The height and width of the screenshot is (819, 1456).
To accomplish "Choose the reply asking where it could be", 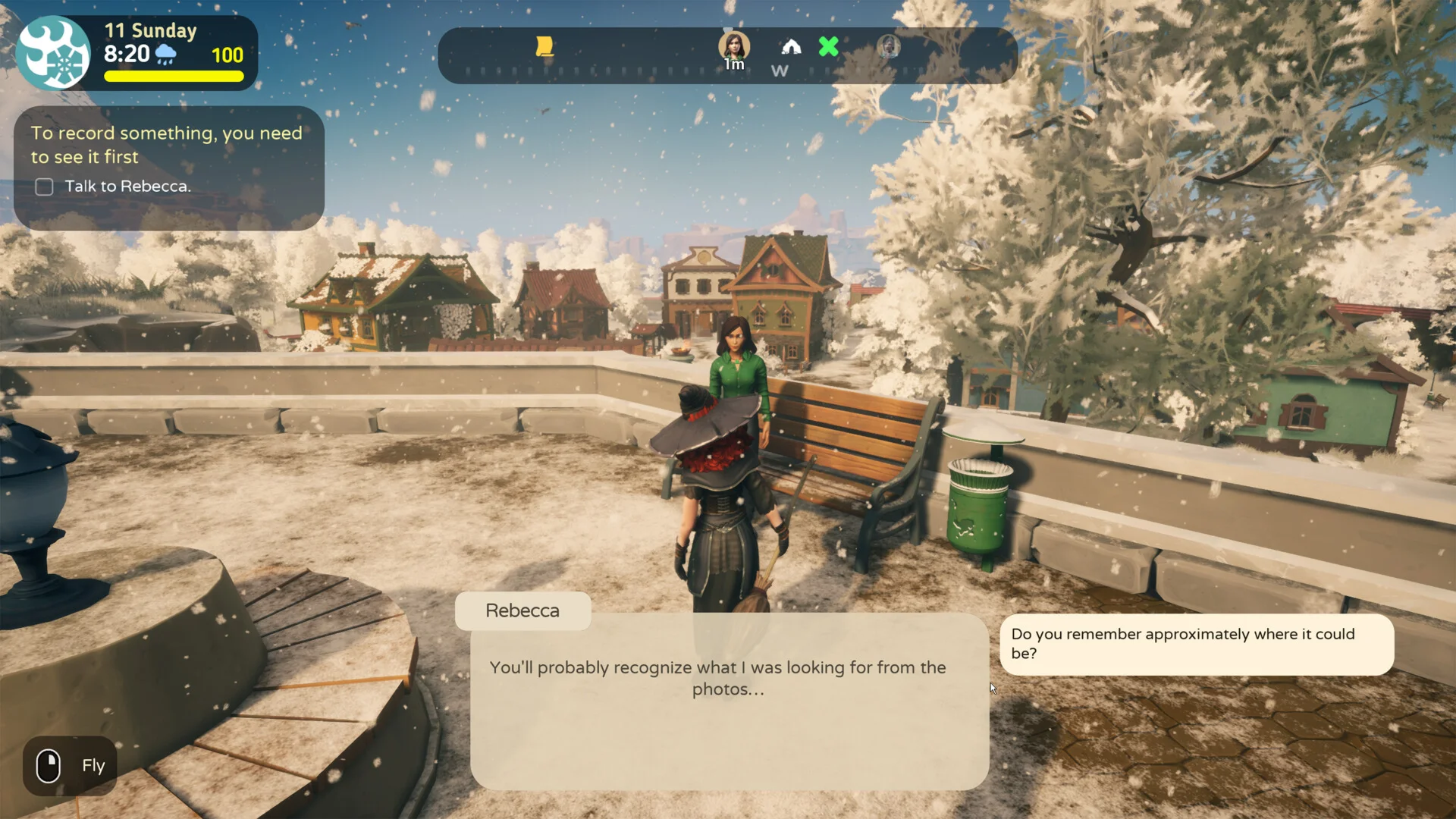I will (1196, 644).
